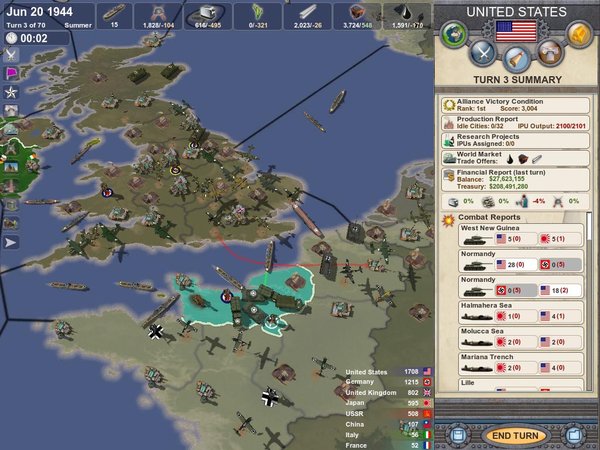Viewport: 600px width, 450px height.
Task: Open the crossed swords military panel
Action: click(x=483, y=54)
